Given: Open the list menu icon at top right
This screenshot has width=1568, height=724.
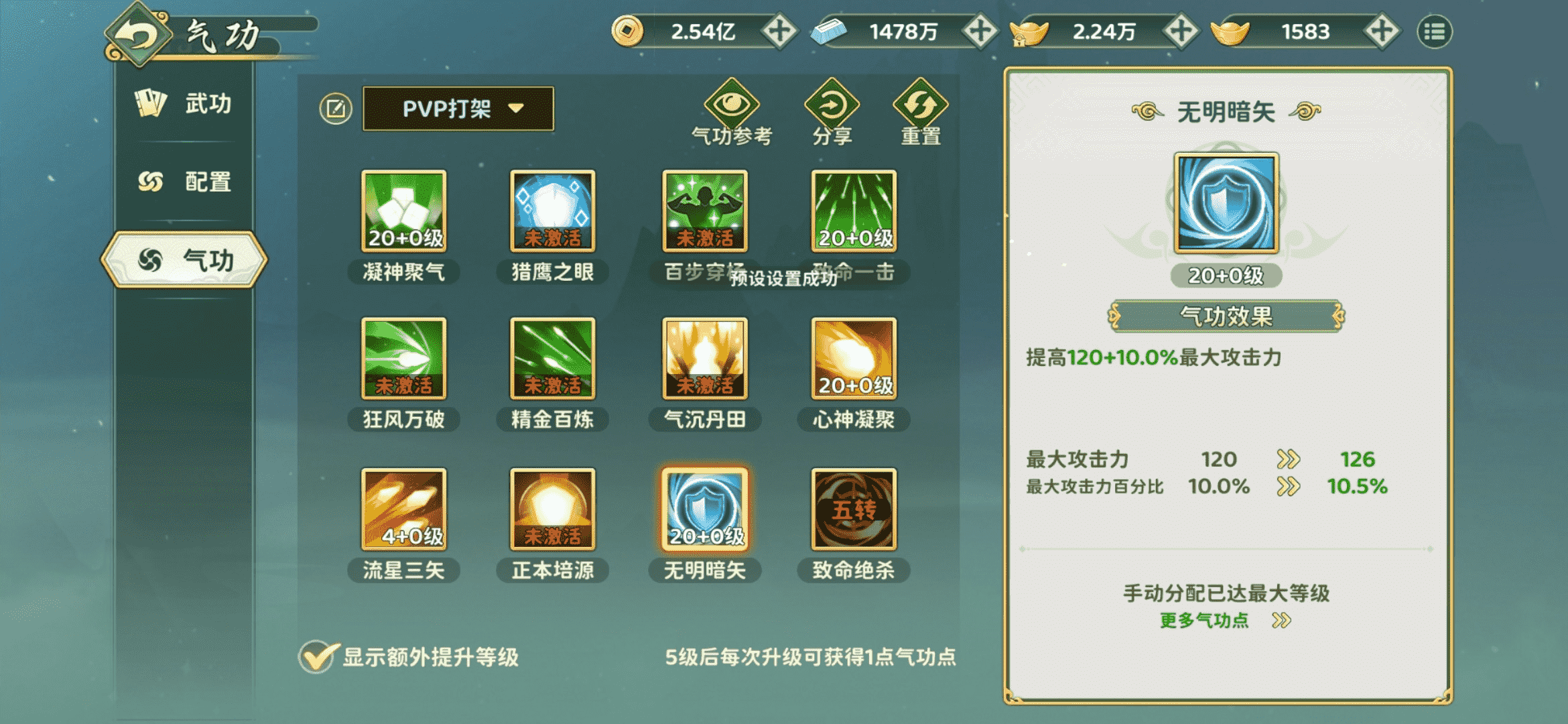Looking at the screenshot, I should 1434,32.
